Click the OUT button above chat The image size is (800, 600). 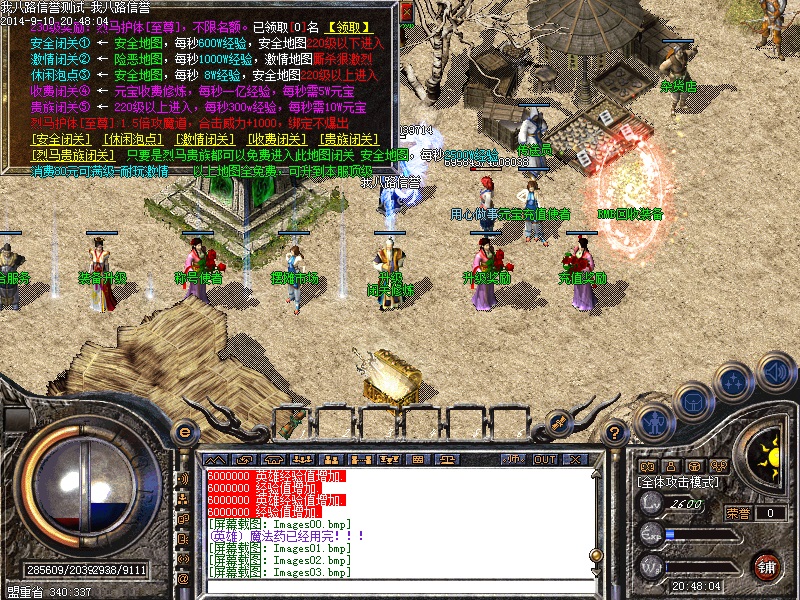545,459
